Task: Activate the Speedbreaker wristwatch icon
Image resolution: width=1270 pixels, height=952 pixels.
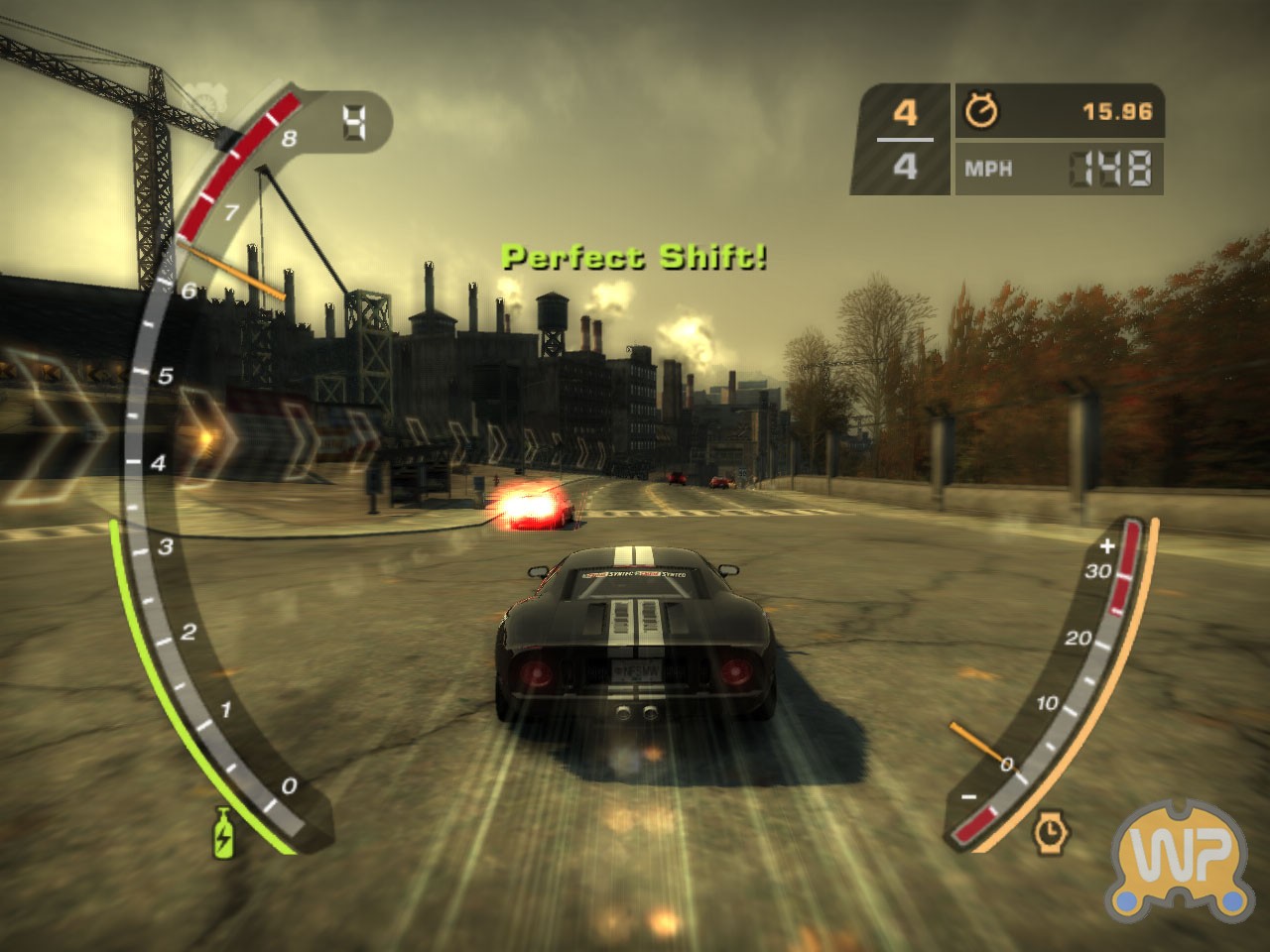Action: [1050, 831]
